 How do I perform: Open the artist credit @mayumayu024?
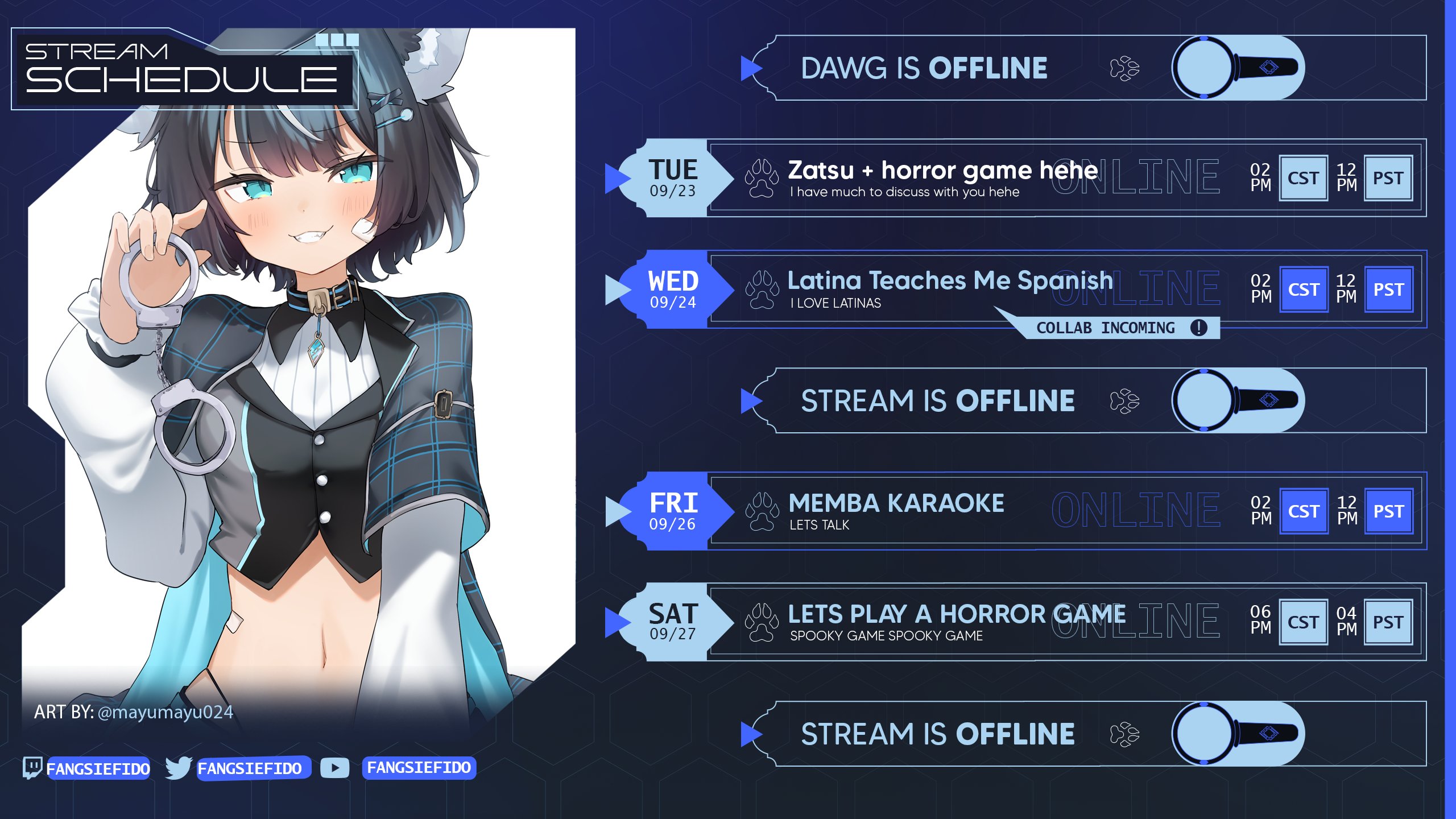(165, 712)
